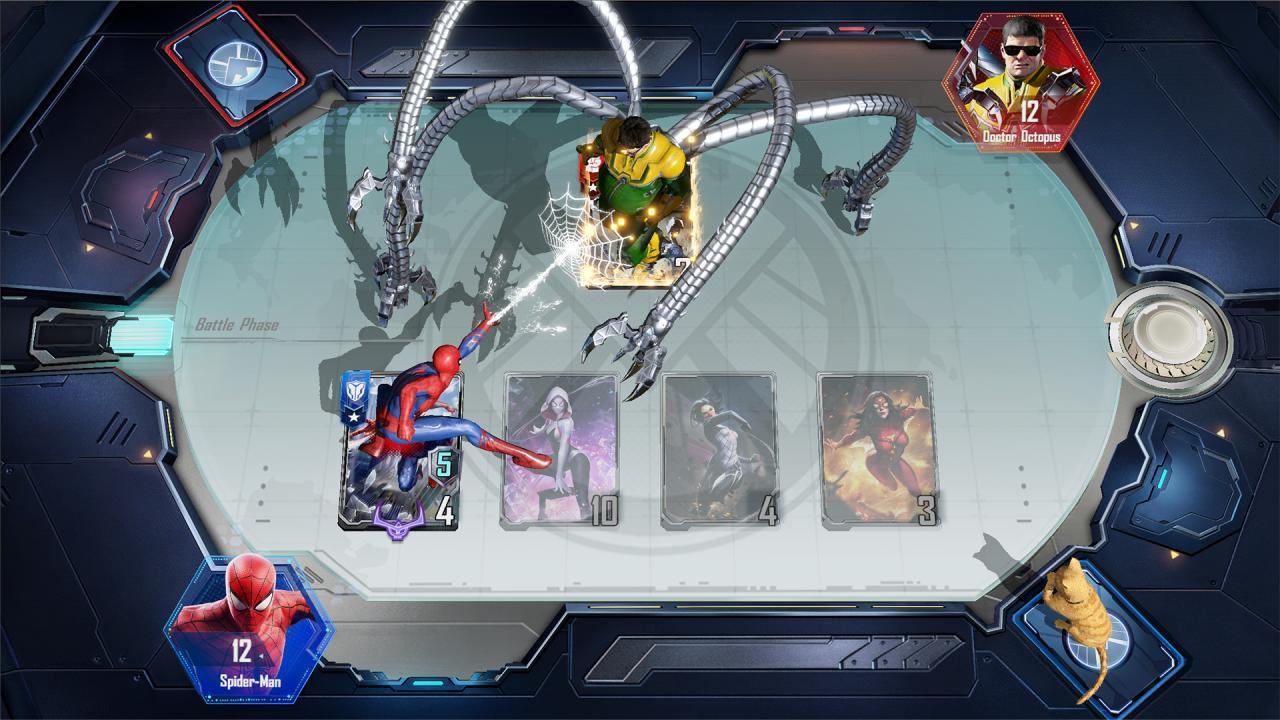The width and height of the screenshot is (1280, 720).
Task: Select the Doctor Octopus opponent portrait
Action: click(1019, 82)
